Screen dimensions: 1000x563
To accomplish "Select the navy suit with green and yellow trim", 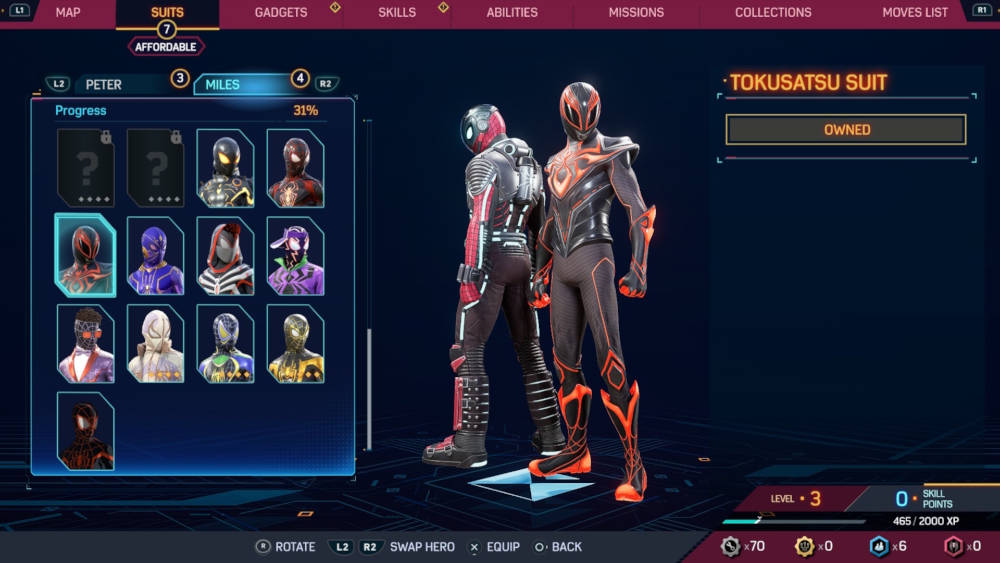I will coord(225,344).
